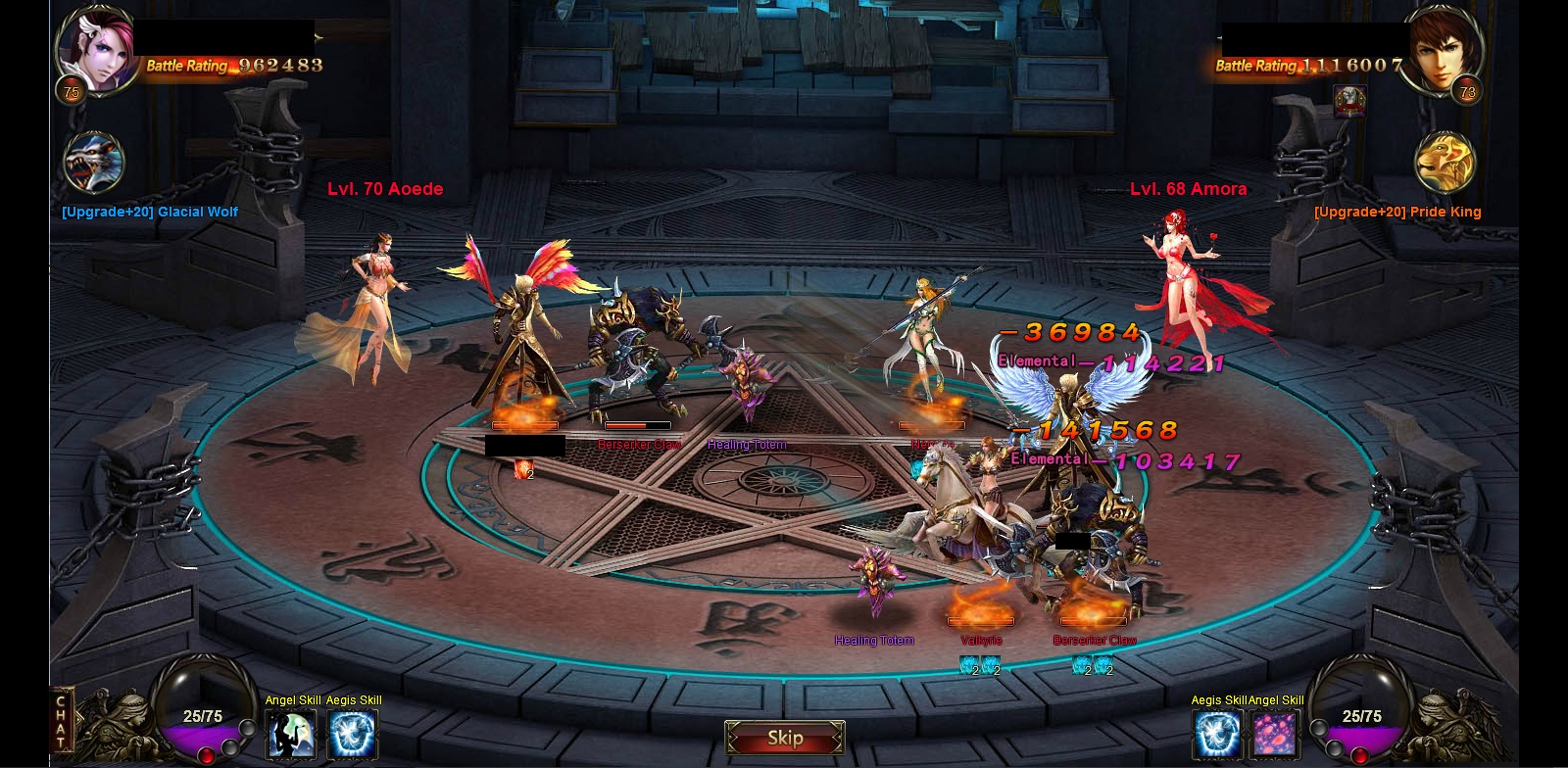Inspect the small buff icon under opponent's Battle Rating
Viewport: 1568px width, 768px height.
(x=1349, y=100)
